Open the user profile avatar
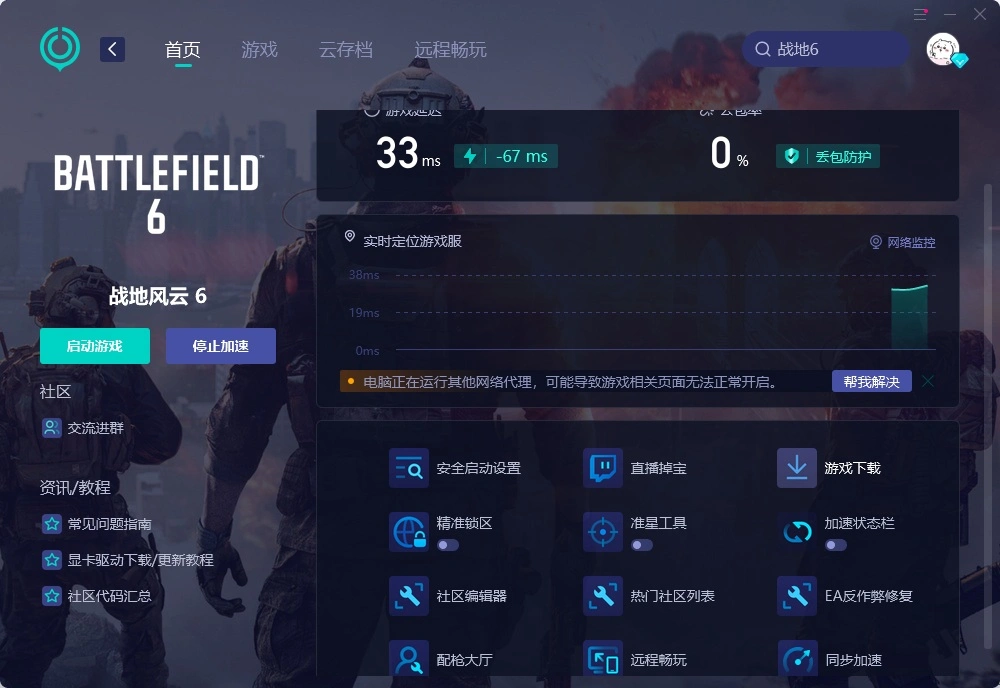Viewport: 1000px width, 688px height. (x=943, y=49)
